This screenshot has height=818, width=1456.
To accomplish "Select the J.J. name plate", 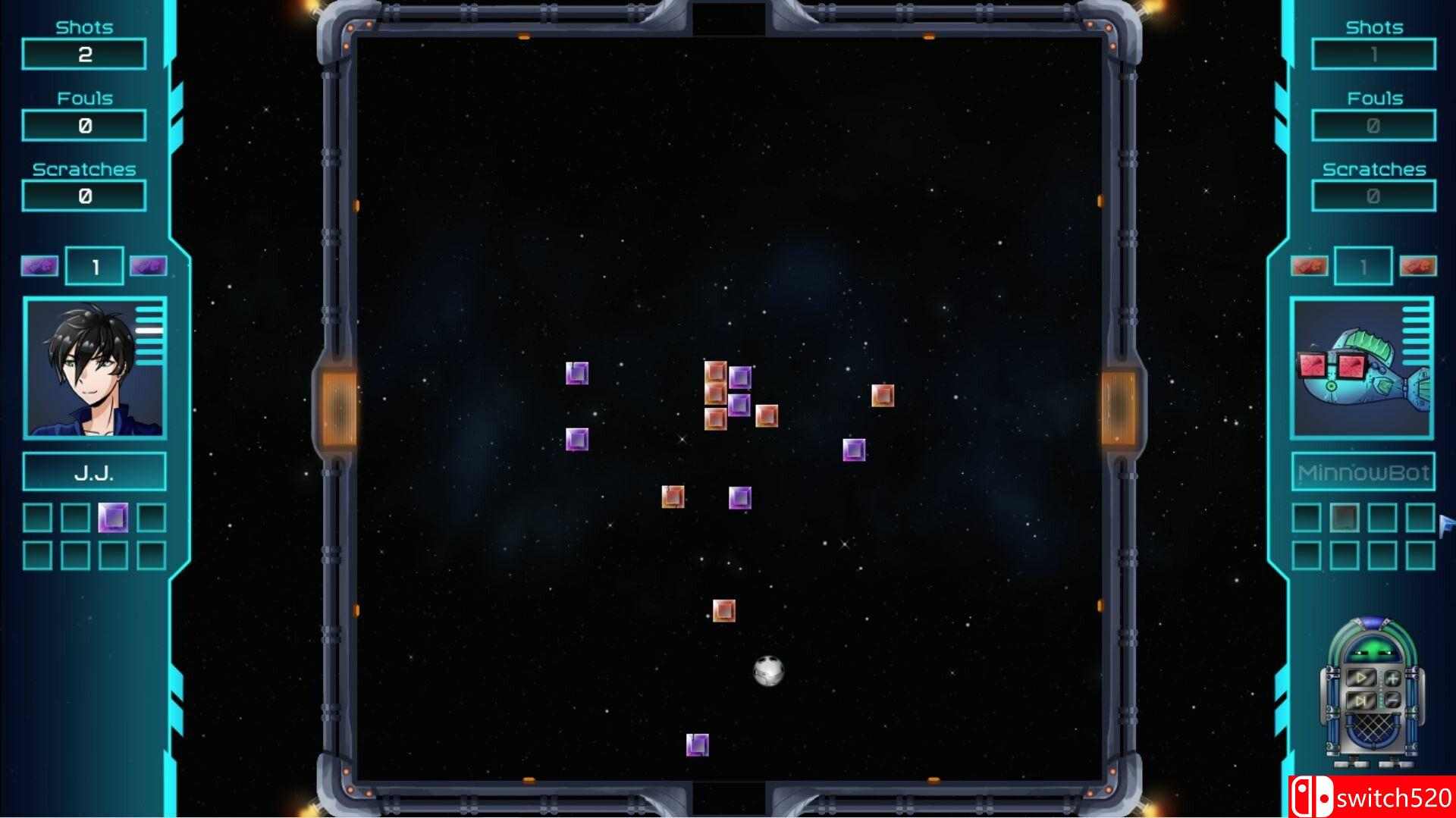I will 94,471.
